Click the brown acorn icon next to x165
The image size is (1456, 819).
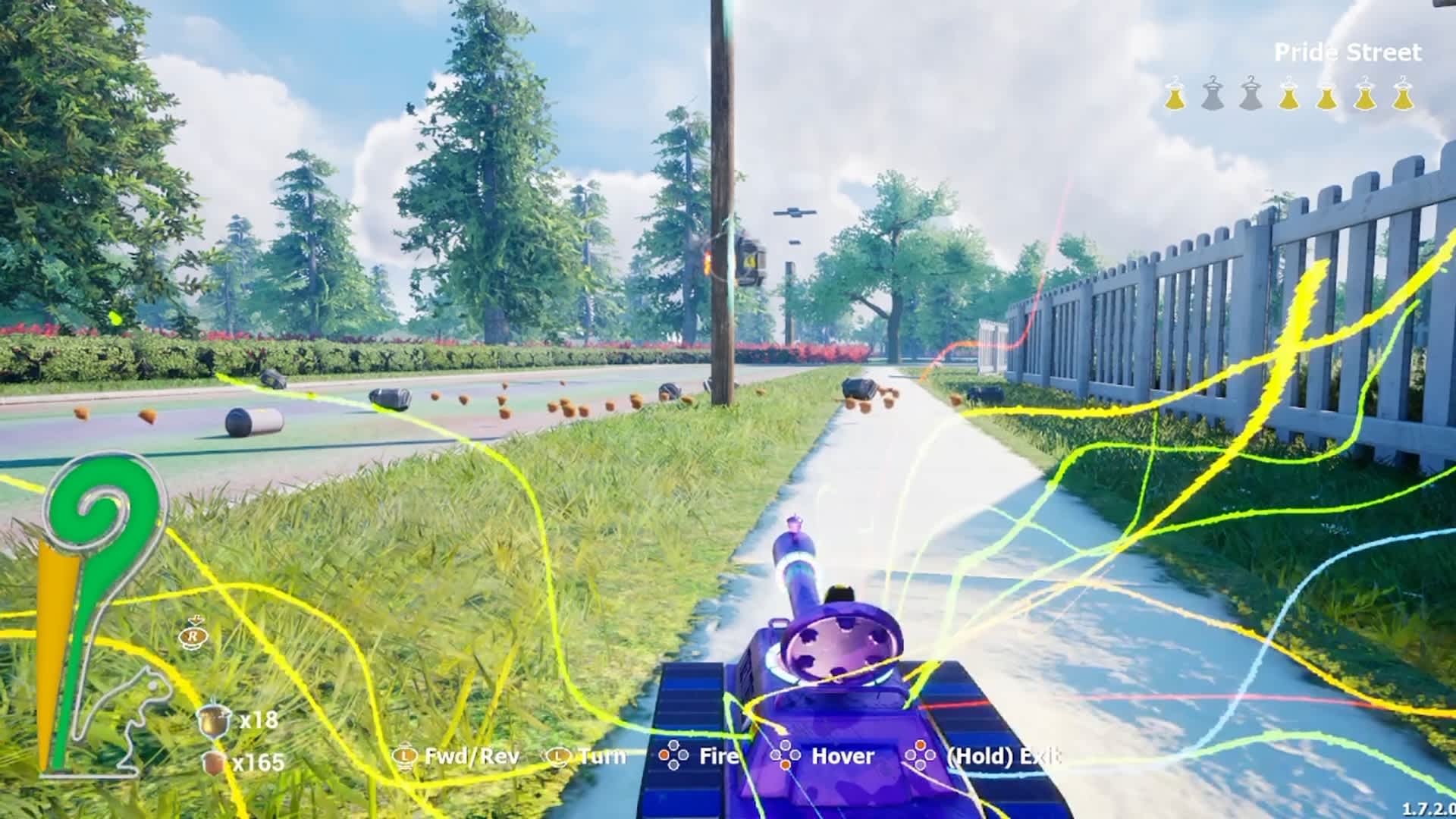pyautogui.click(x=212, y=764)
